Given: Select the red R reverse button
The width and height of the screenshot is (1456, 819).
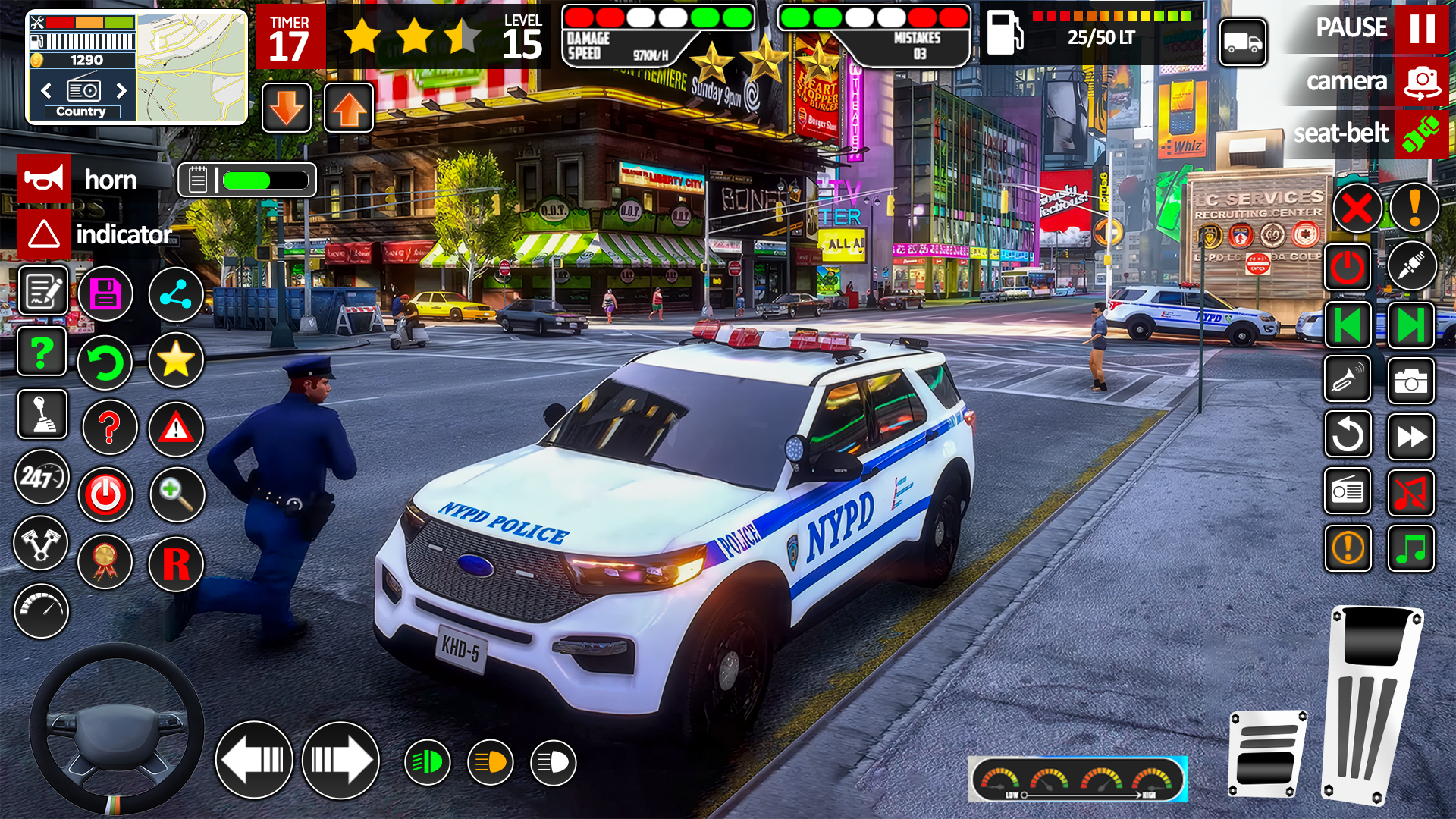Looking at the screenshot, I should tap(176, 564).
